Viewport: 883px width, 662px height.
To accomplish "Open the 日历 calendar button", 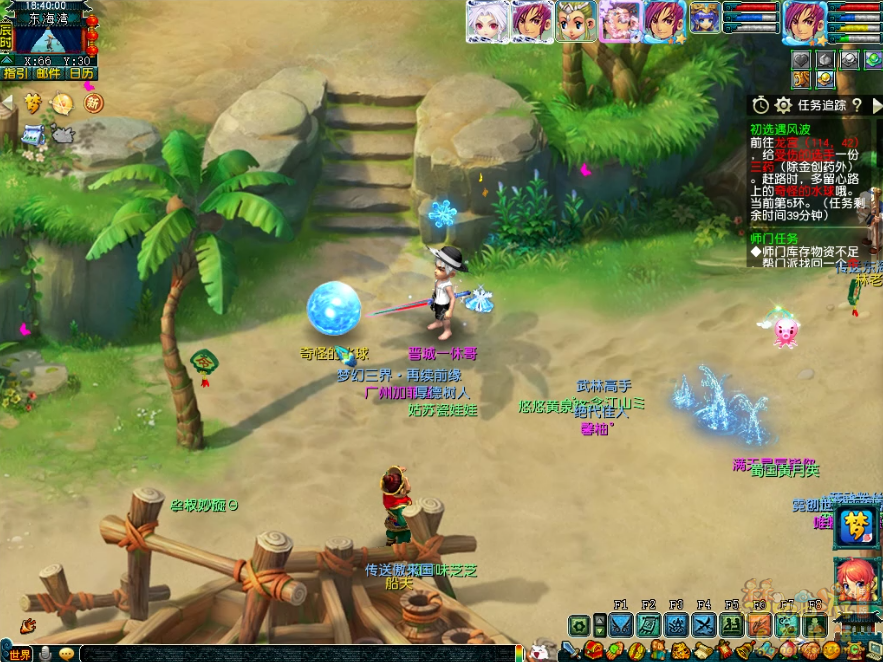I will 81,73.
